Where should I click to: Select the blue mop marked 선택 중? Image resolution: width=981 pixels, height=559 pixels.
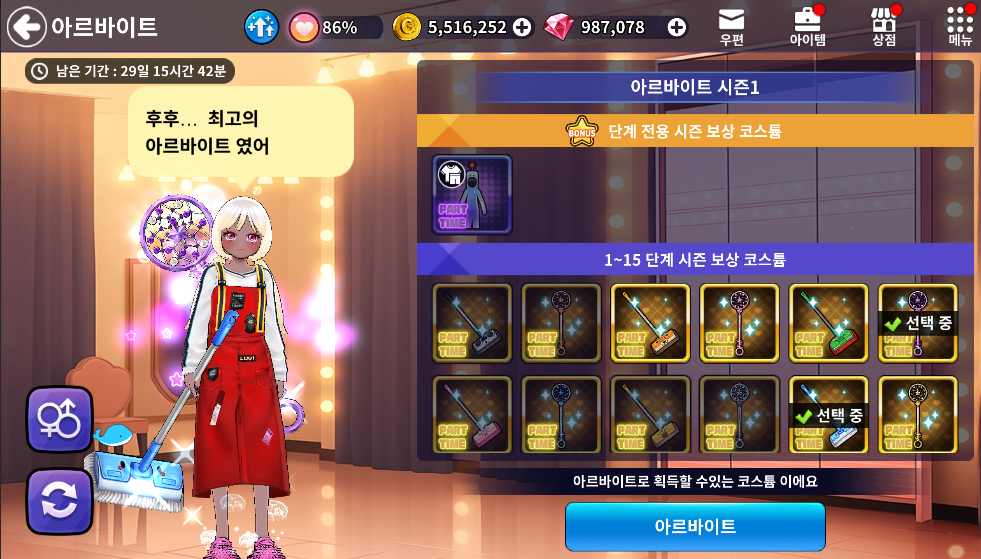click(828, 414)
